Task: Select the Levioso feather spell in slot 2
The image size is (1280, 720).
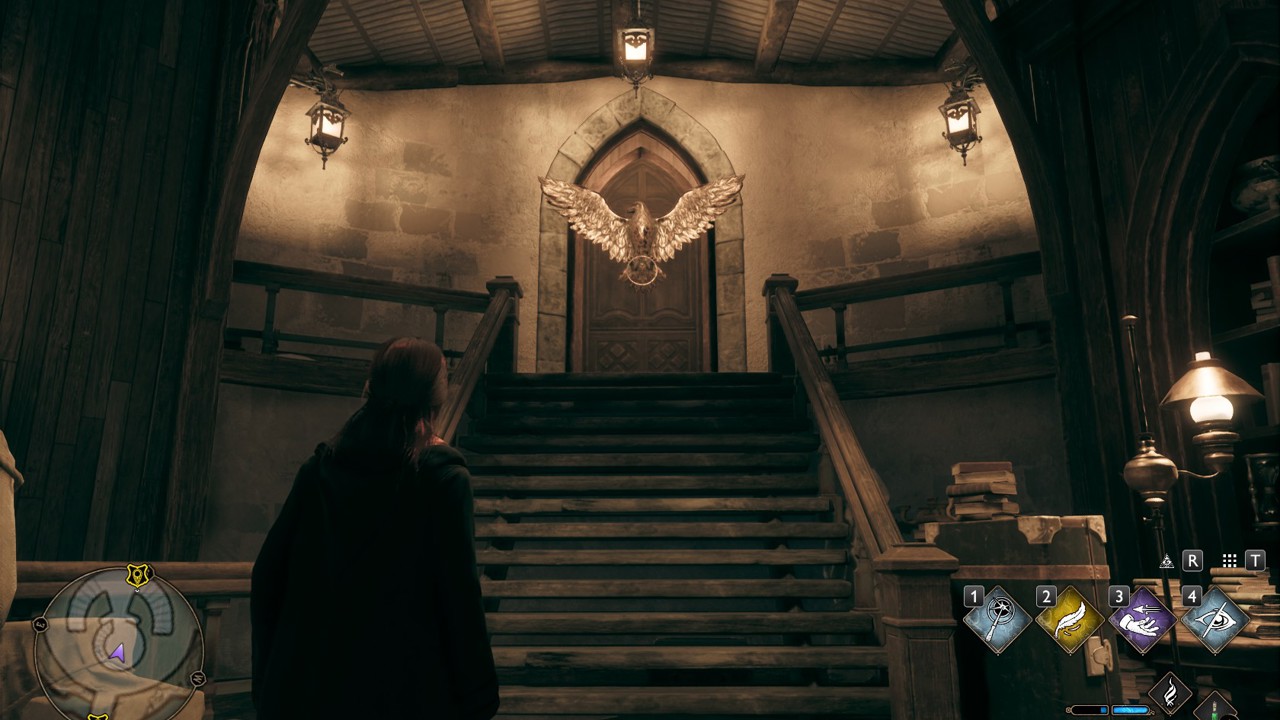Action: [x=1070, y=618]
